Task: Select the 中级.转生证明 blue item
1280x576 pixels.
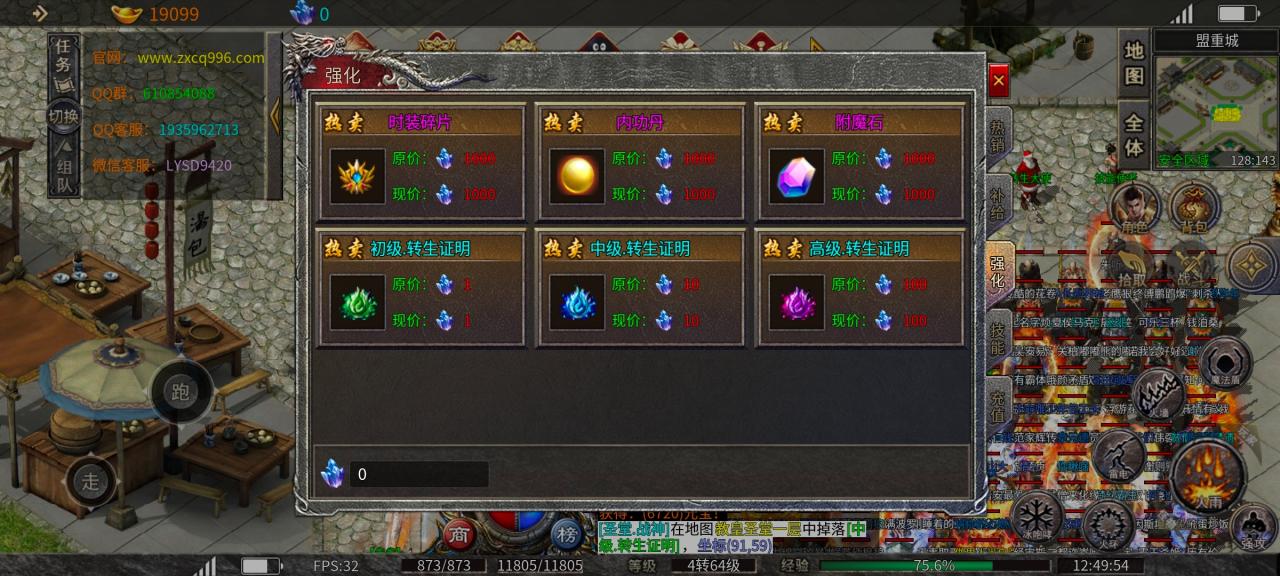Action: tap(577, 303)
